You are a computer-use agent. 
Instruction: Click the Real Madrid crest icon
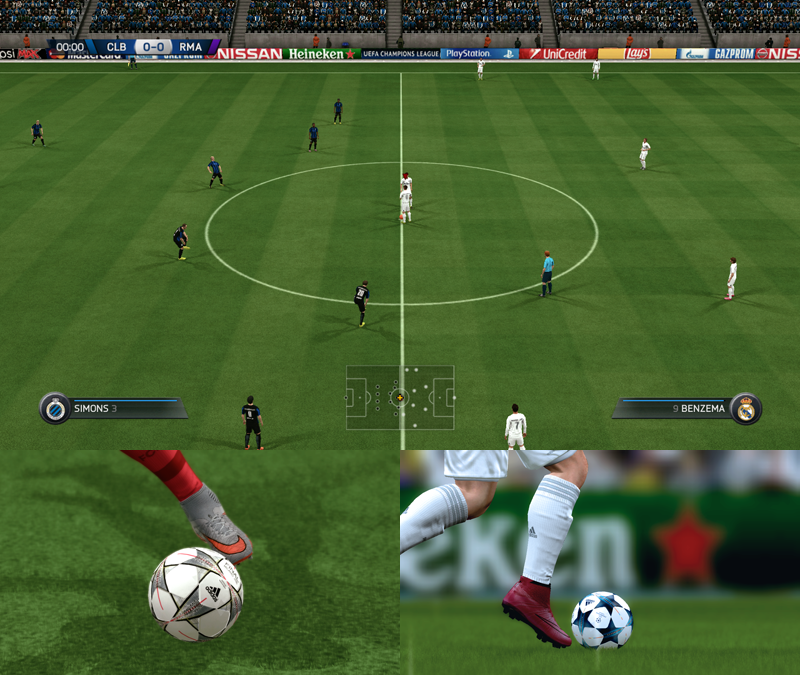[746, 408]
